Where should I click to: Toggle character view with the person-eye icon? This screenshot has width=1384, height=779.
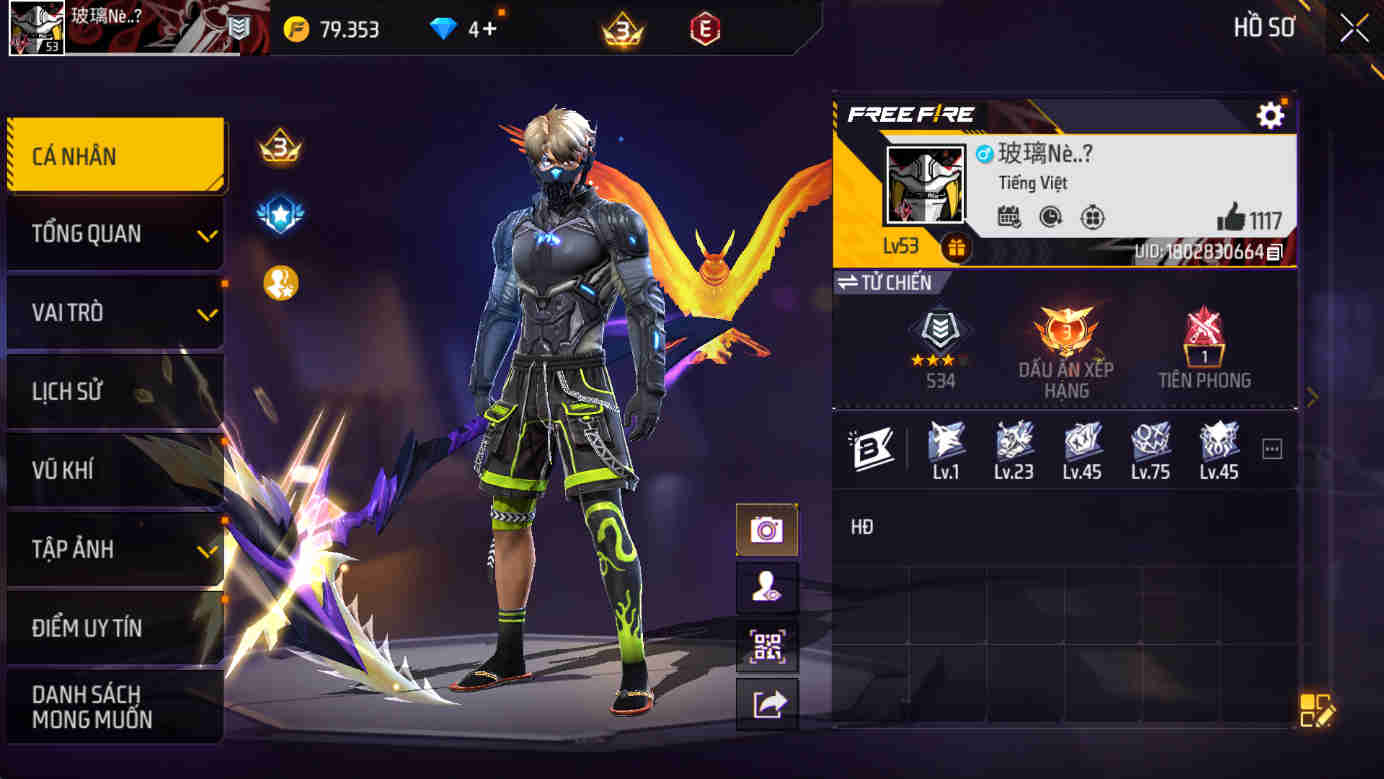pos(767,589)
